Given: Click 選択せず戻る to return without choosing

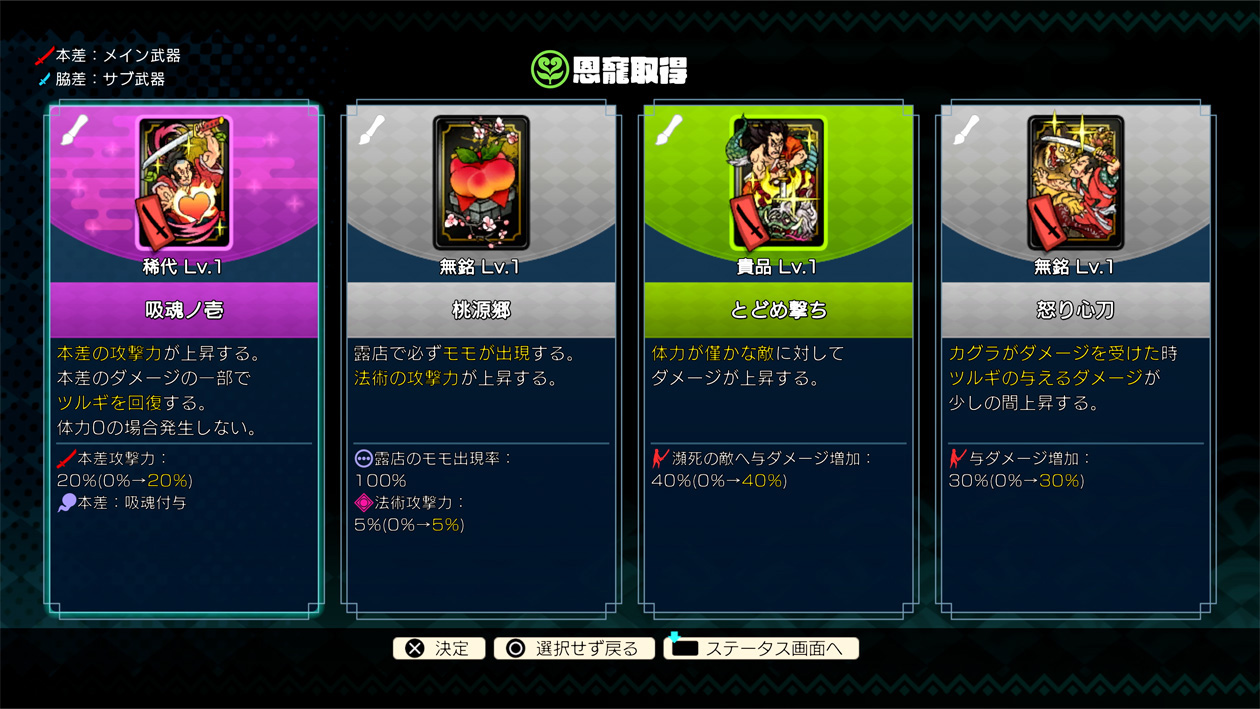Looking at the screenshot, I should click(574, 648).
